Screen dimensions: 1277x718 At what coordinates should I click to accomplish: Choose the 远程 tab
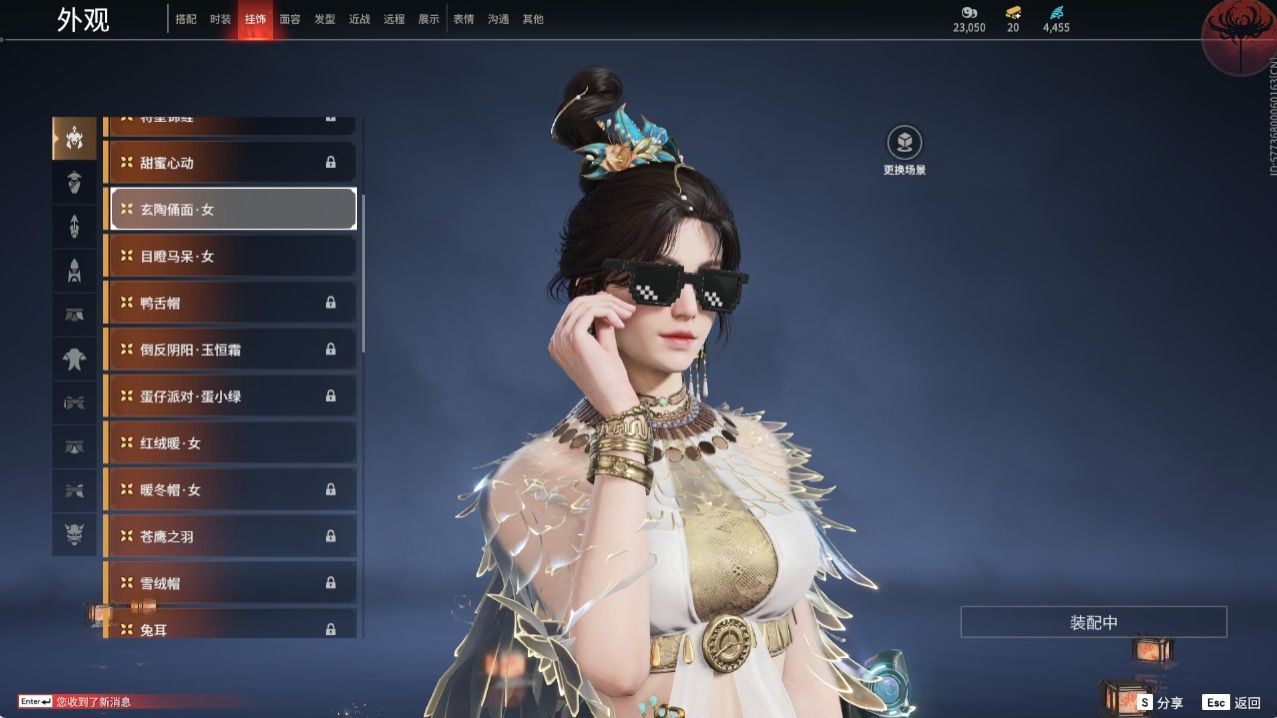point(394,19)
